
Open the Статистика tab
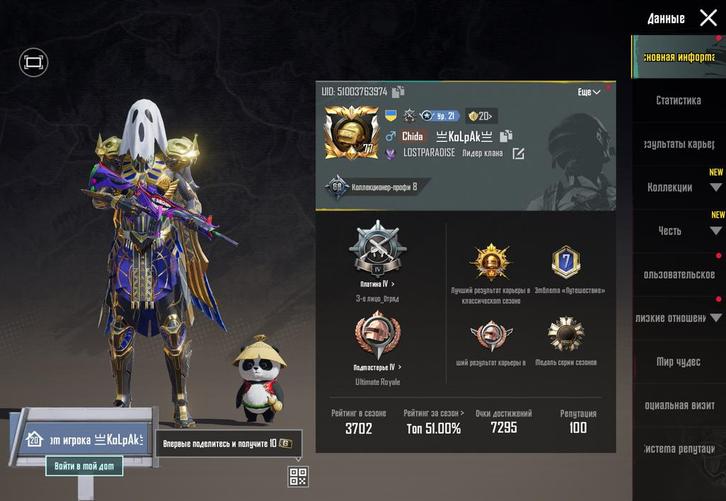tap(678, 100)
